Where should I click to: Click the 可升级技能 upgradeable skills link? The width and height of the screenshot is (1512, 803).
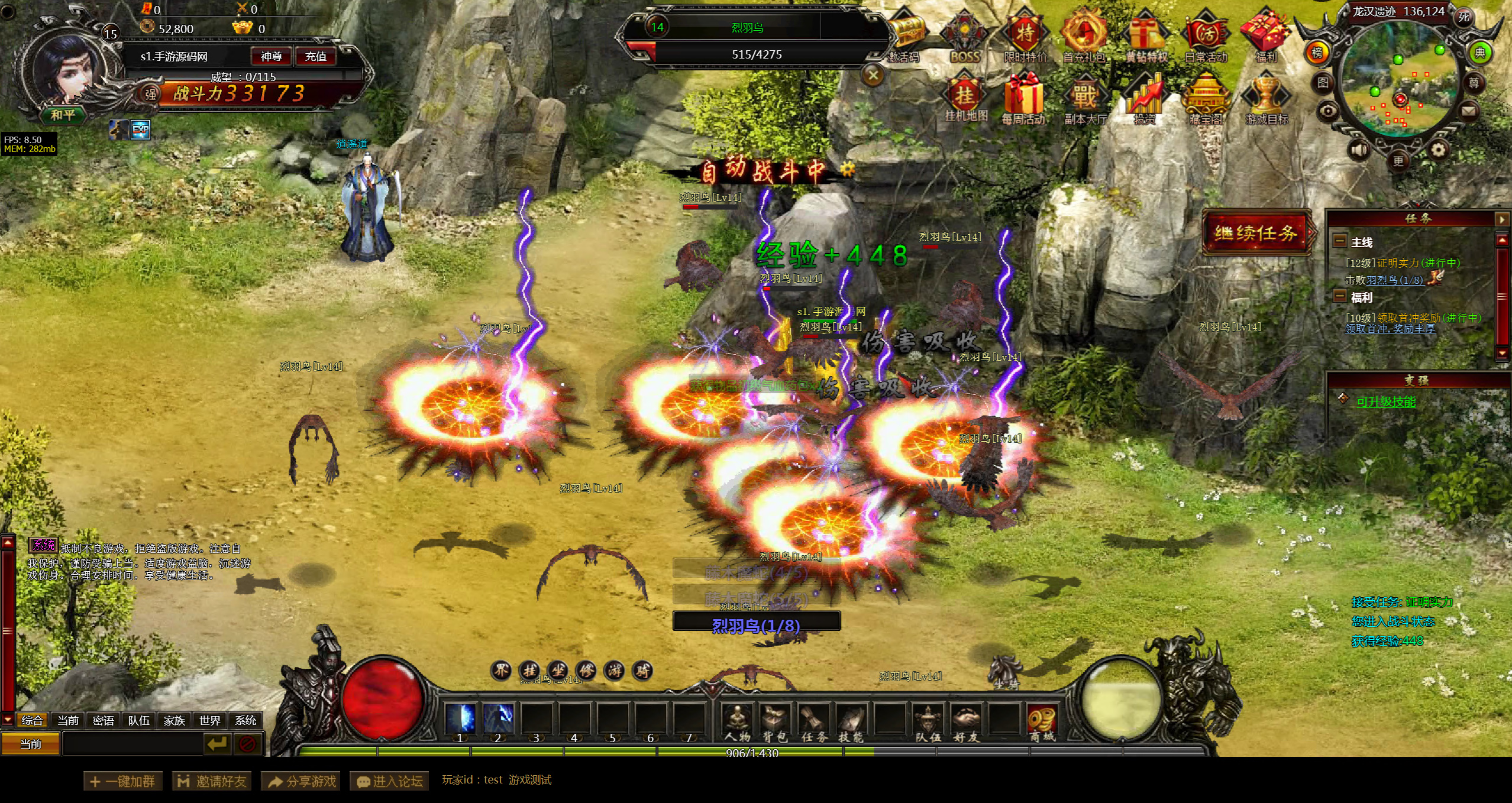point(1386,402)
